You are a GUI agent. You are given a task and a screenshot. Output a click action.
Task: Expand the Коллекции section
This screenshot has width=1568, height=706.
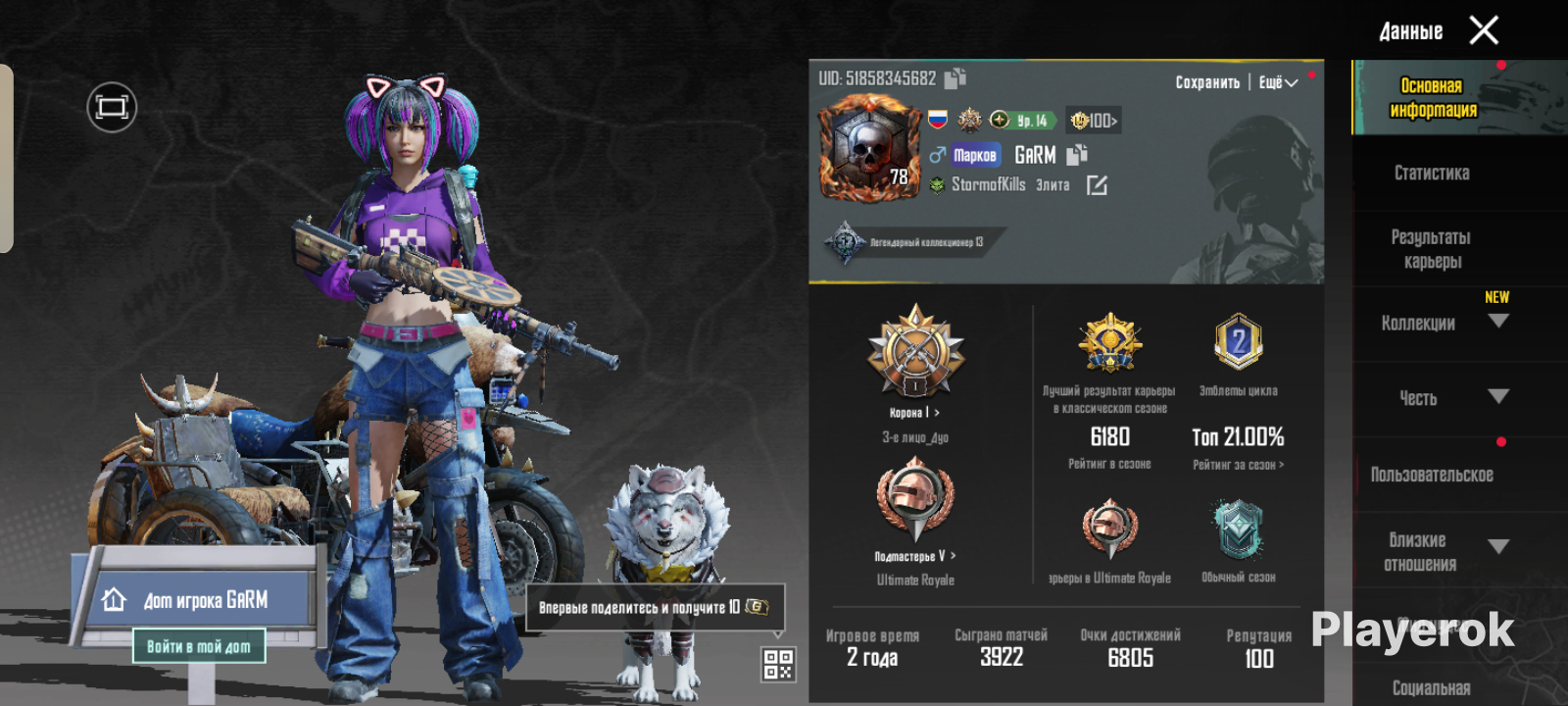coord(1498,321)
